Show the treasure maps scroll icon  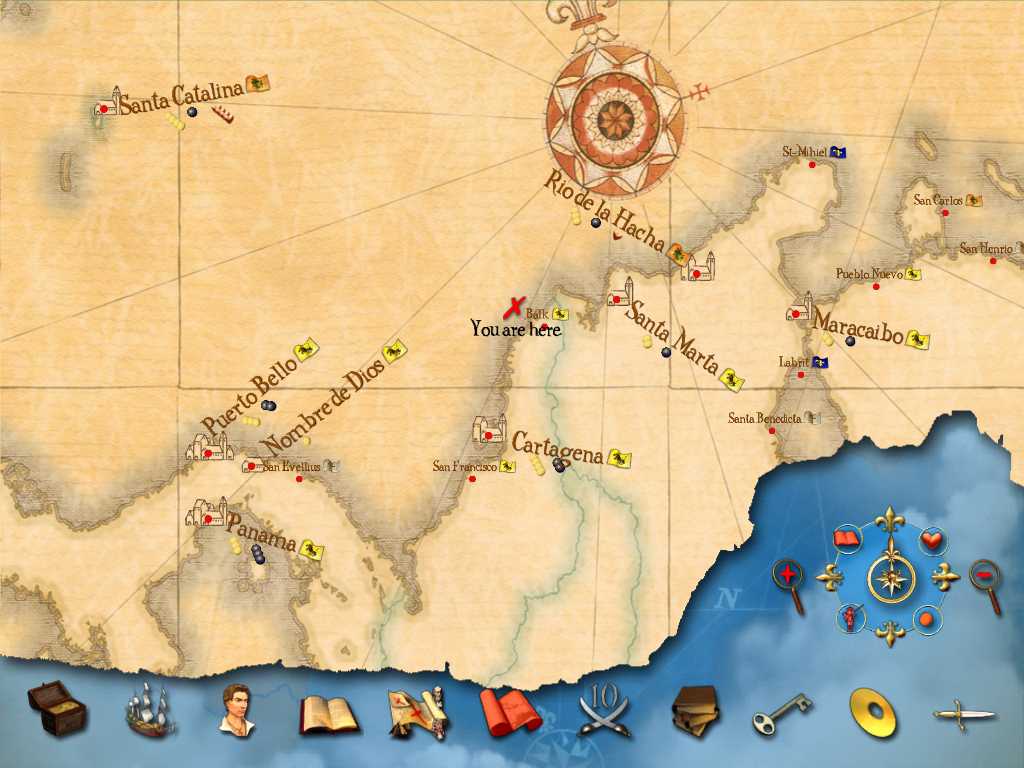point(417,712)
